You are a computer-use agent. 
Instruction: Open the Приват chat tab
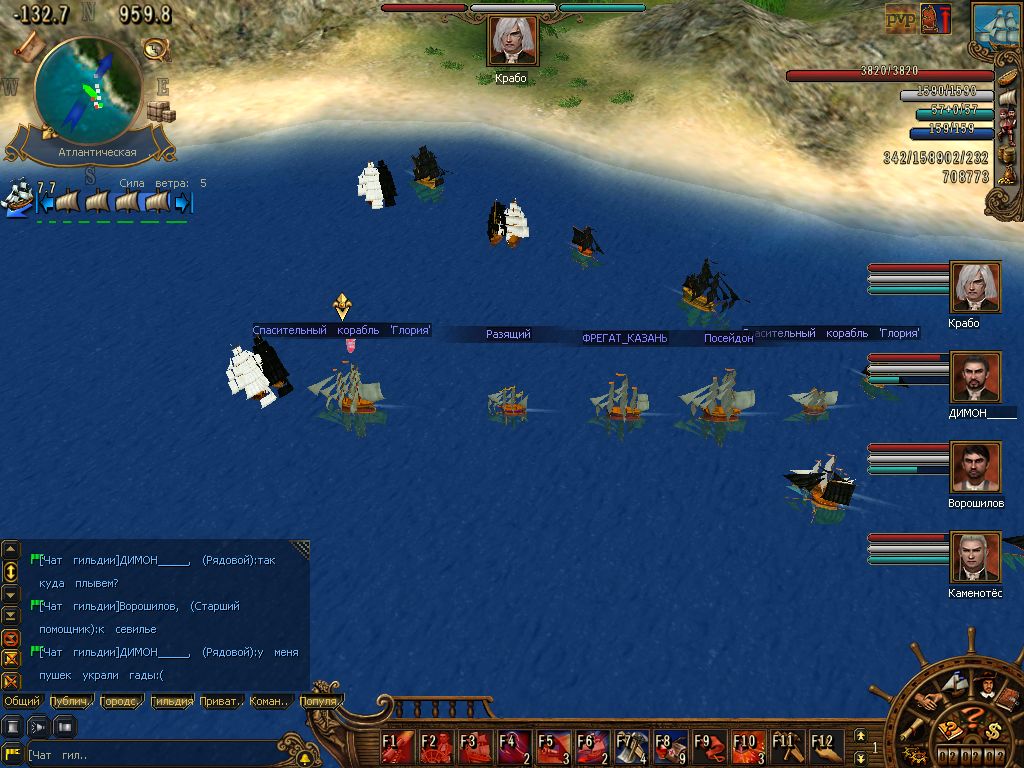[220, 701]
